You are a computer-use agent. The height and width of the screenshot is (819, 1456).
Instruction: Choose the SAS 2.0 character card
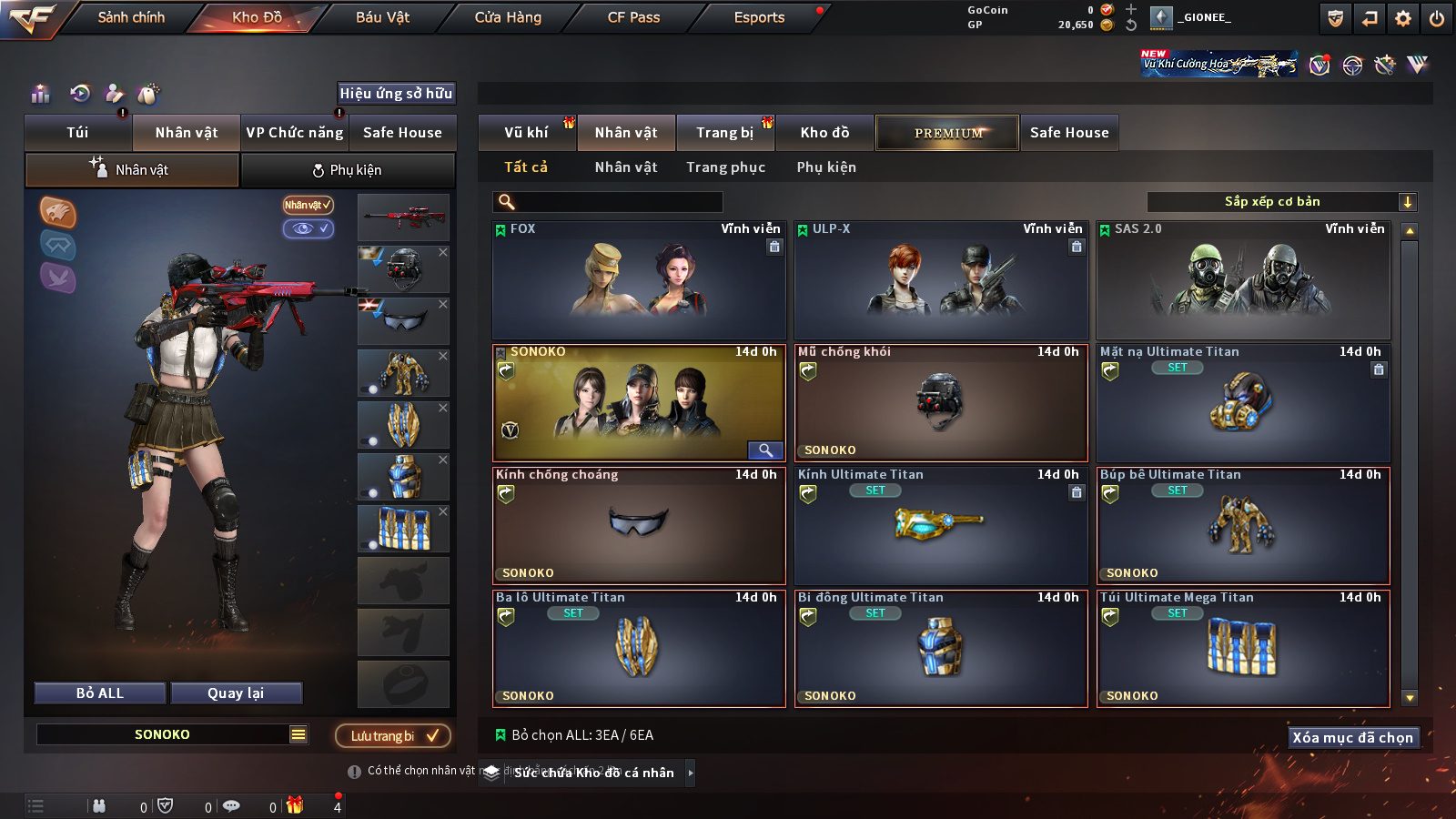click(1243, 280)
